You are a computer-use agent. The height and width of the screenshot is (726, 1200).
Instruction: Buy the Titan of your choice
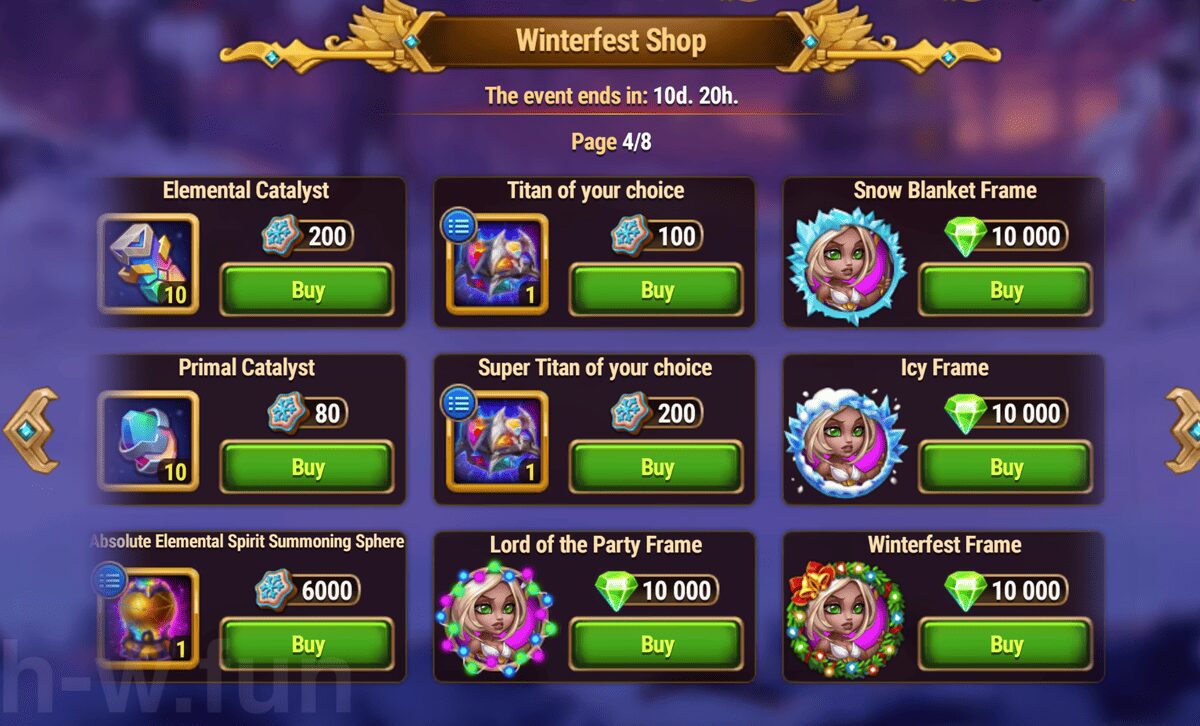click(656, 290)
